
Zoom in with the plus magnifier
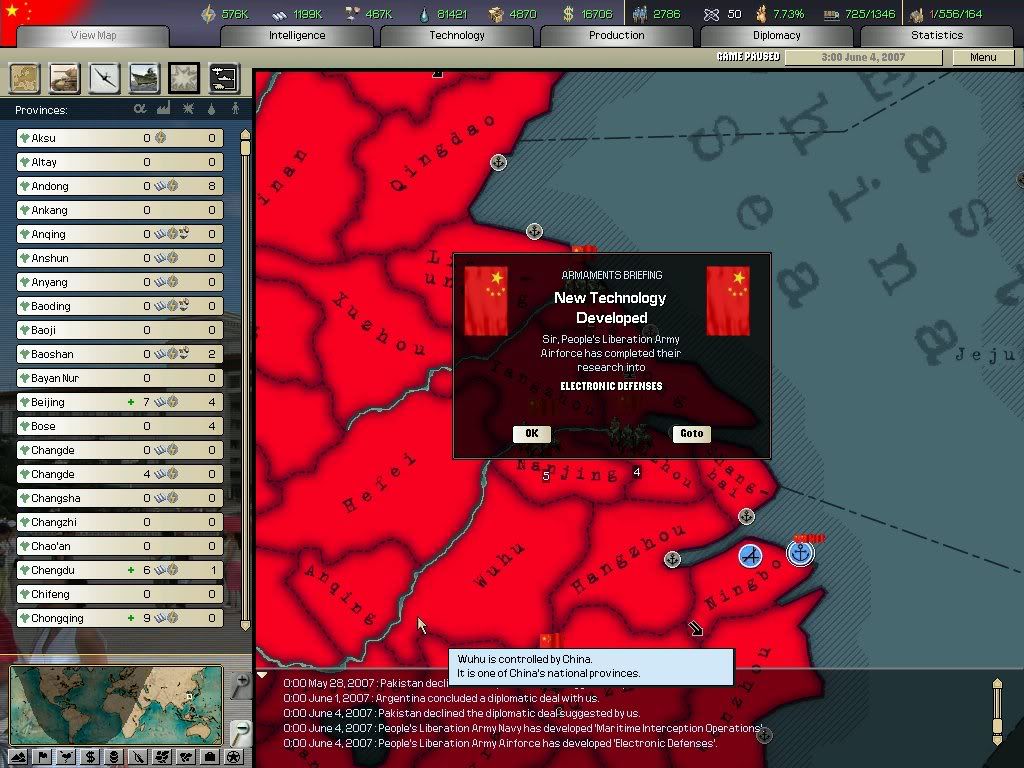pos(240,686)
